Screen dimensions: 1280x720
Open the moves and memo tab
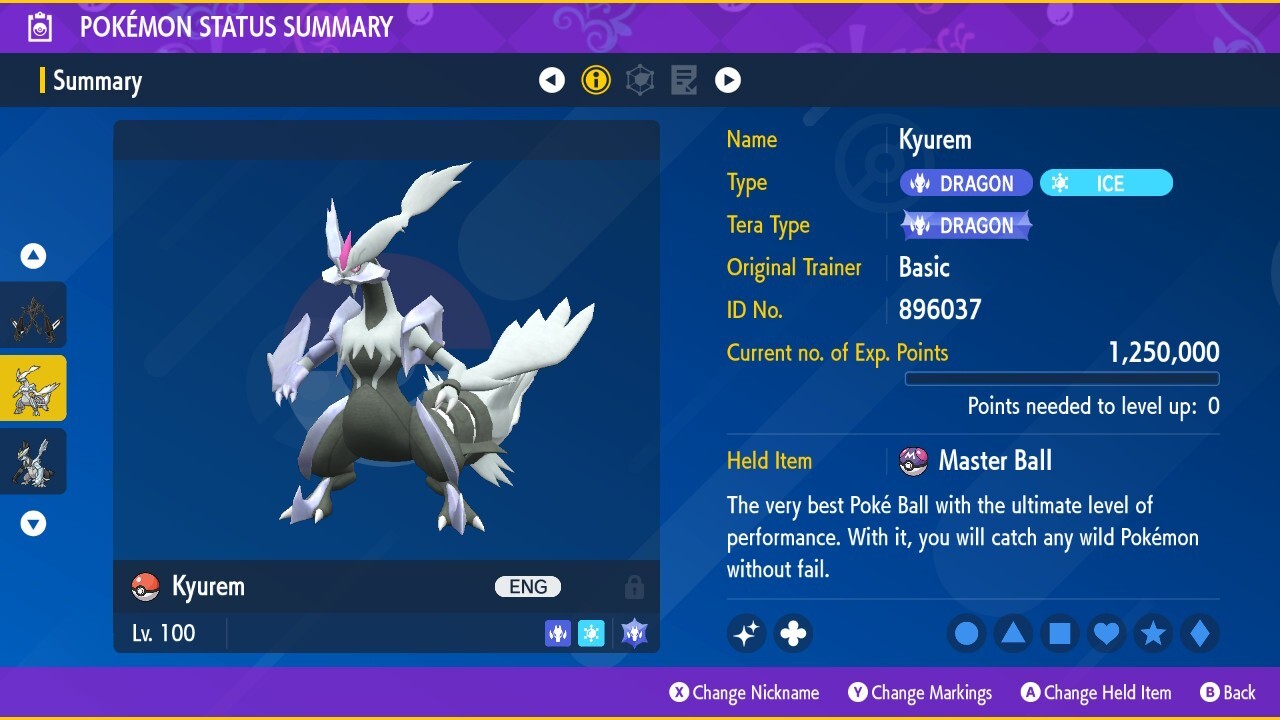click(x=684, y=80)
